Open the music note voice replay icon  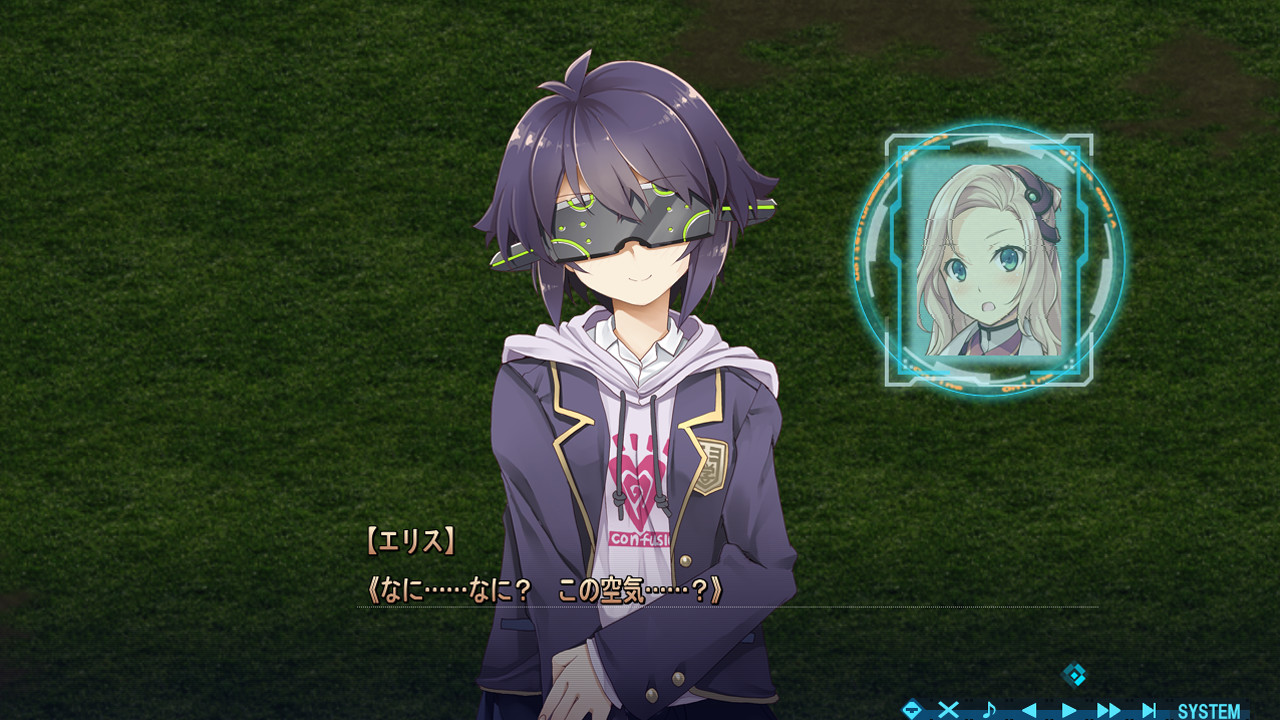pyautogui.click(x=990, y=709)
